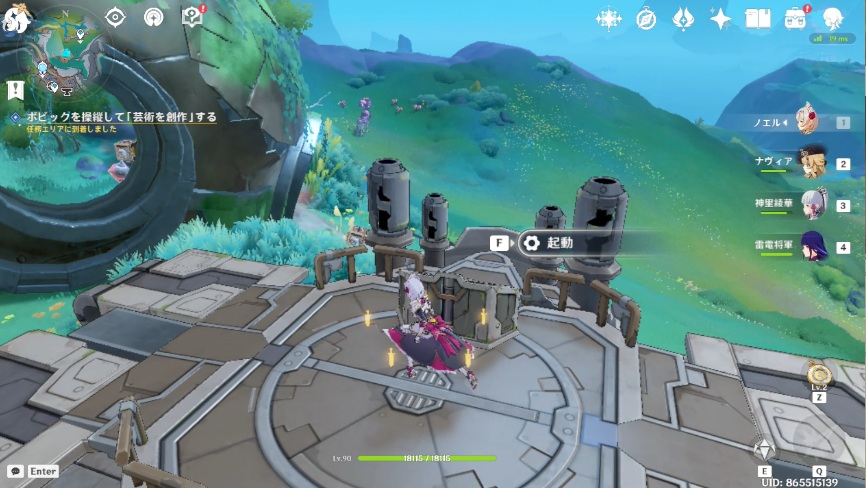Switch to party member ノエル

click(x=810, y=122)
